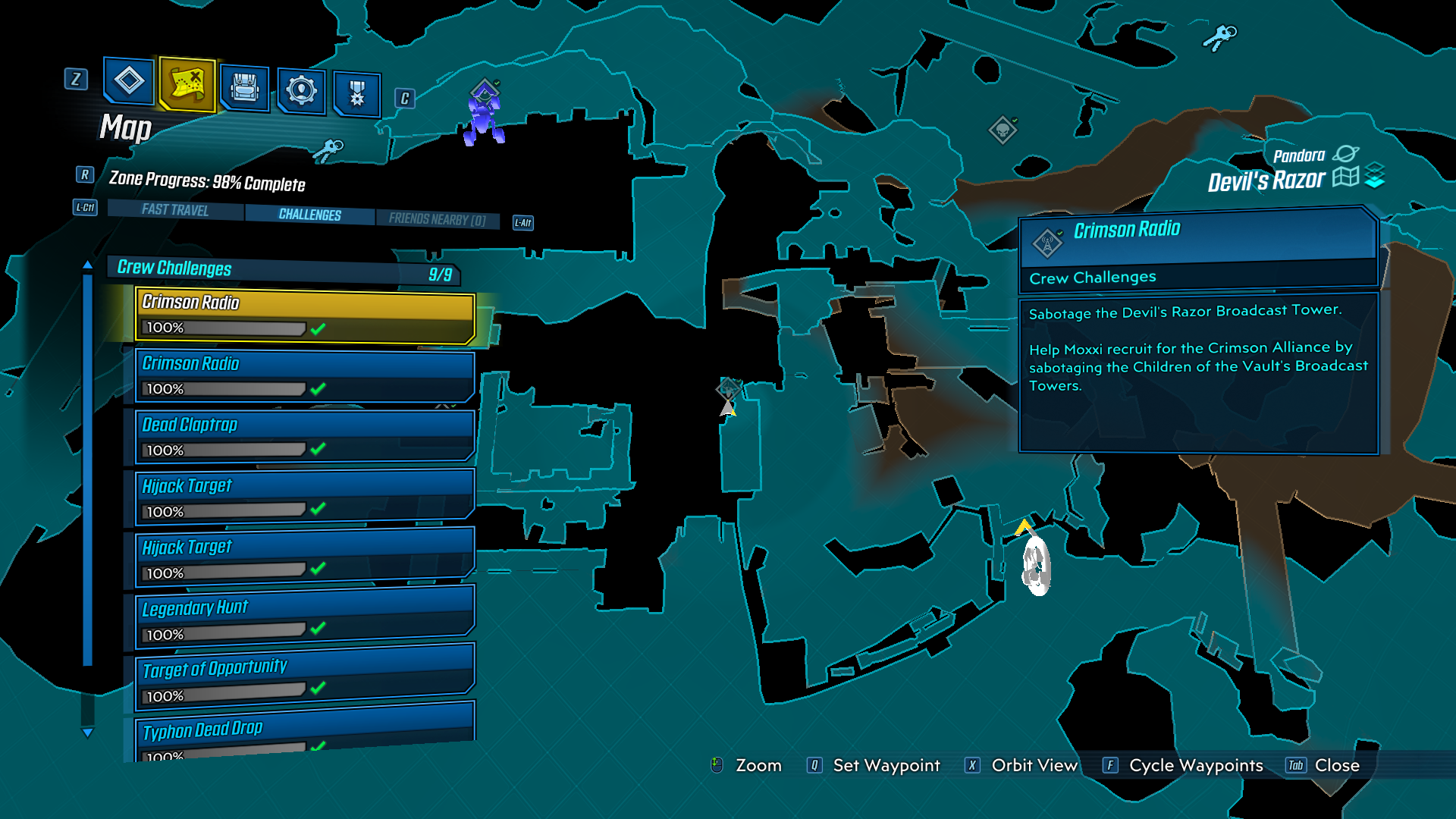The height and width of the screenshot is (819, 1456).
Task: Open the Missions diamond tab
Action: pyautogui.click(x=129, y=80)
